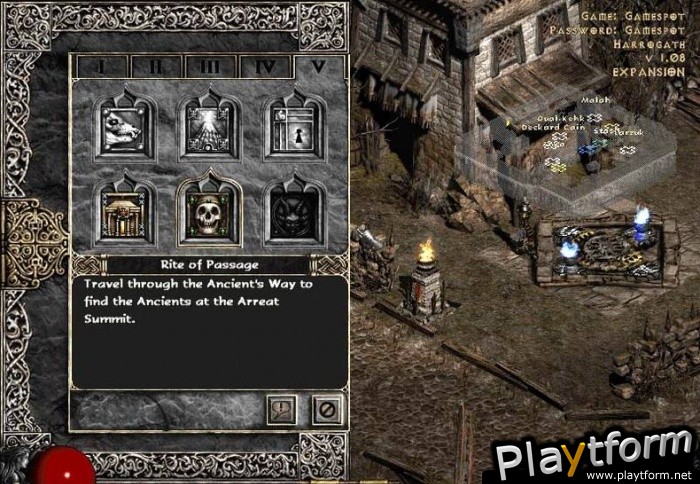Select the golden temple quest icon
The image size is (700, 484).
click(124, 213)
